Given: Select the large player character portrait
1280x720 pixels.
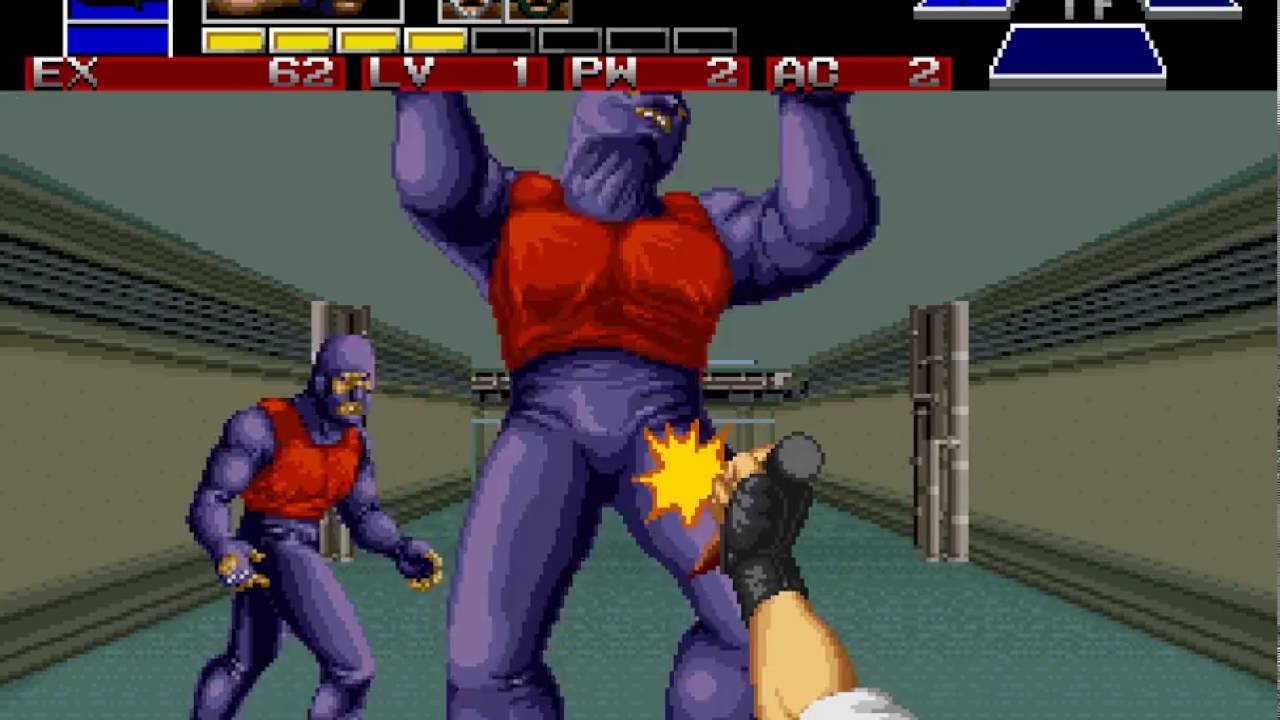Looking at the screenshot, I should pos(302,10).
